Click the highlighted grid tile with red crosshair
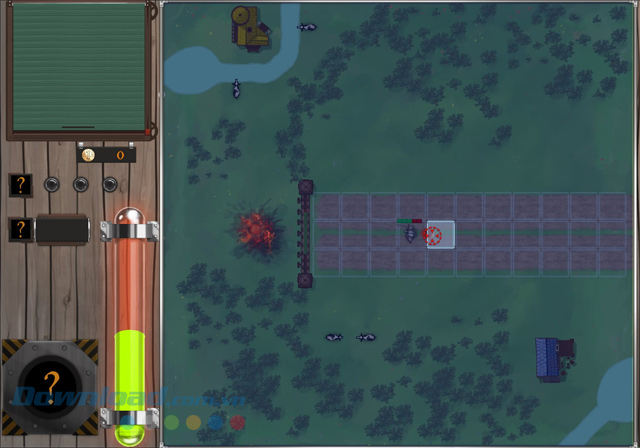Image resolution: width=640 pixels, height=448 pixels. (x=440, y=235)
